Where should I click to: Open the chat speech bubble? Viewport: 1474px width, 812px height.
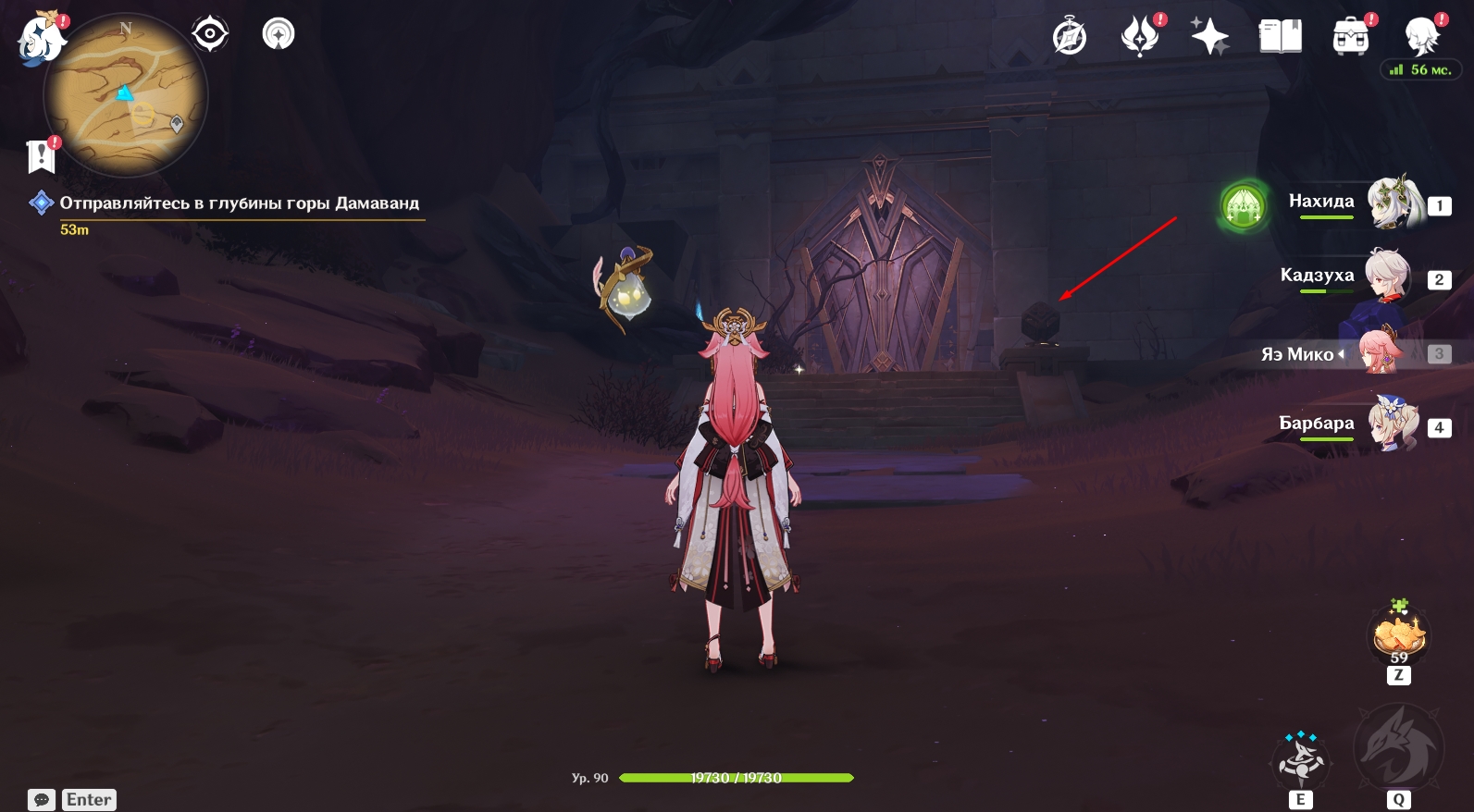[42, 800]
